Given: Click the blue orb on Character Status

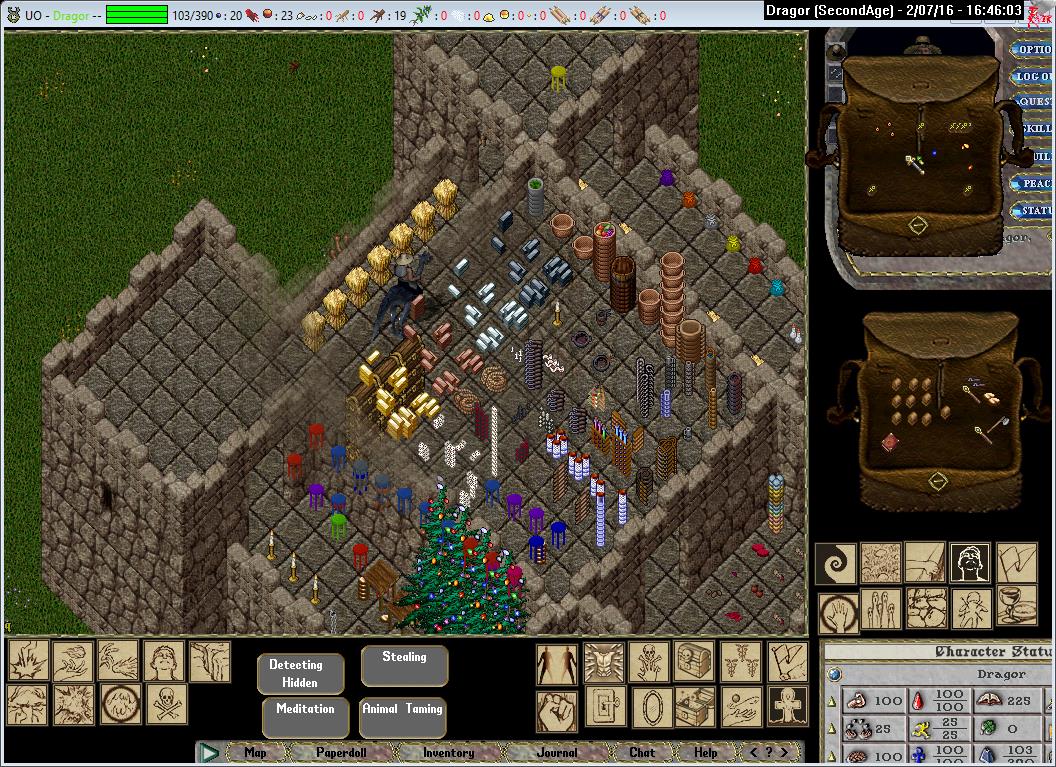Looking at the screenshot, I should click(834, 675).
